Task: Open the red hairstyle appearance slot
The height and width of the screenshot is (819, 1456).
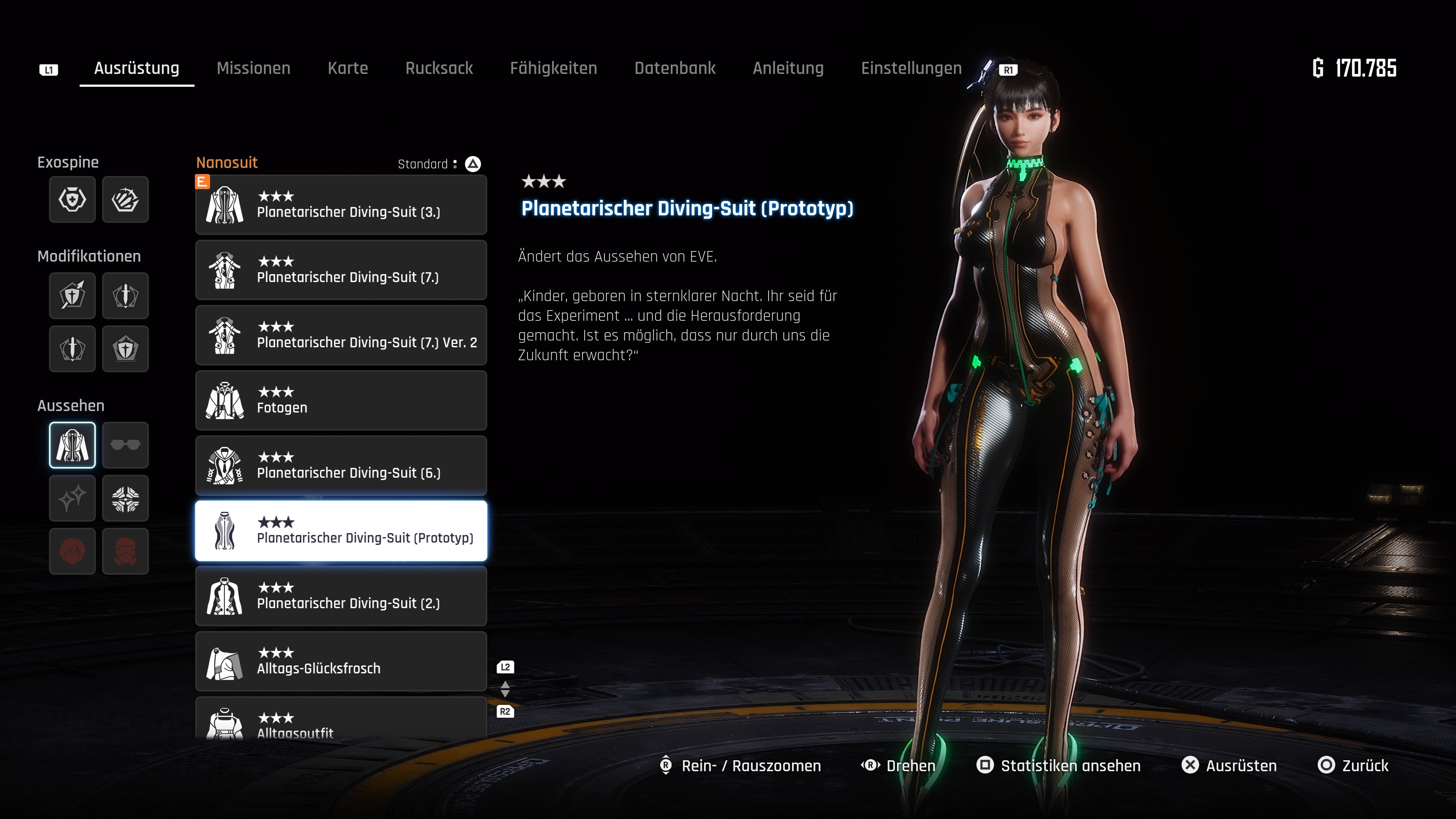Action: click(x=72, y=552)
